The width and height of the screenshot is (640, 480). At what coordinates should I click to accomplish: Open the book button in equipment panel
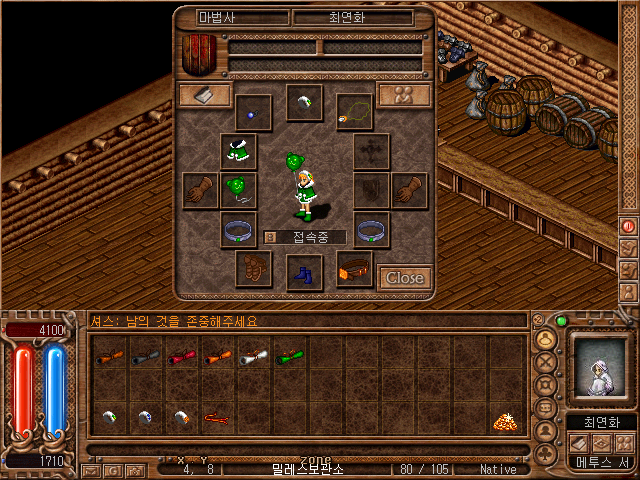pos(205,95)
